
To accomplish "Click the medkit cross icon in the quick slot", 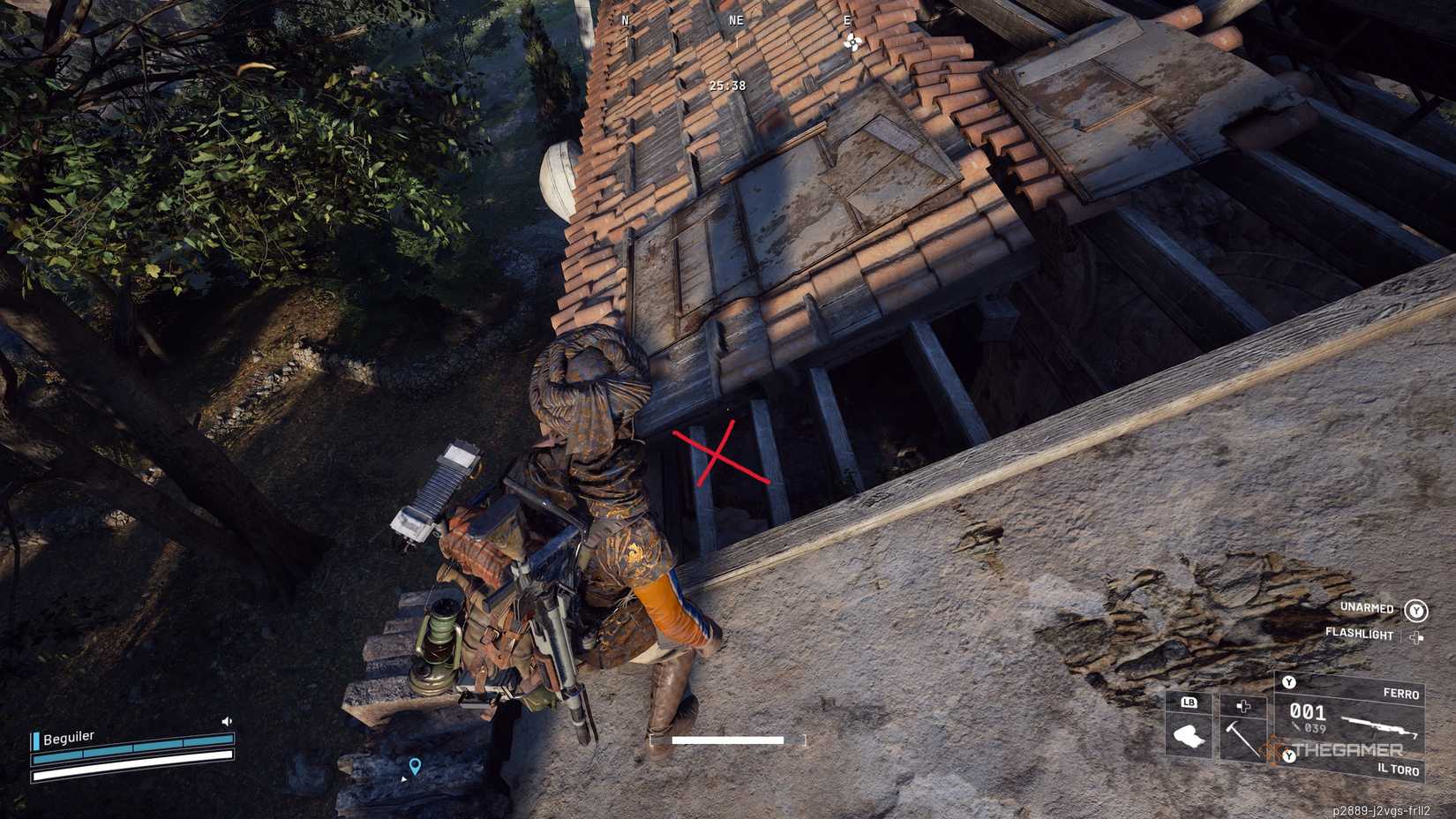I will point(1243,705).
